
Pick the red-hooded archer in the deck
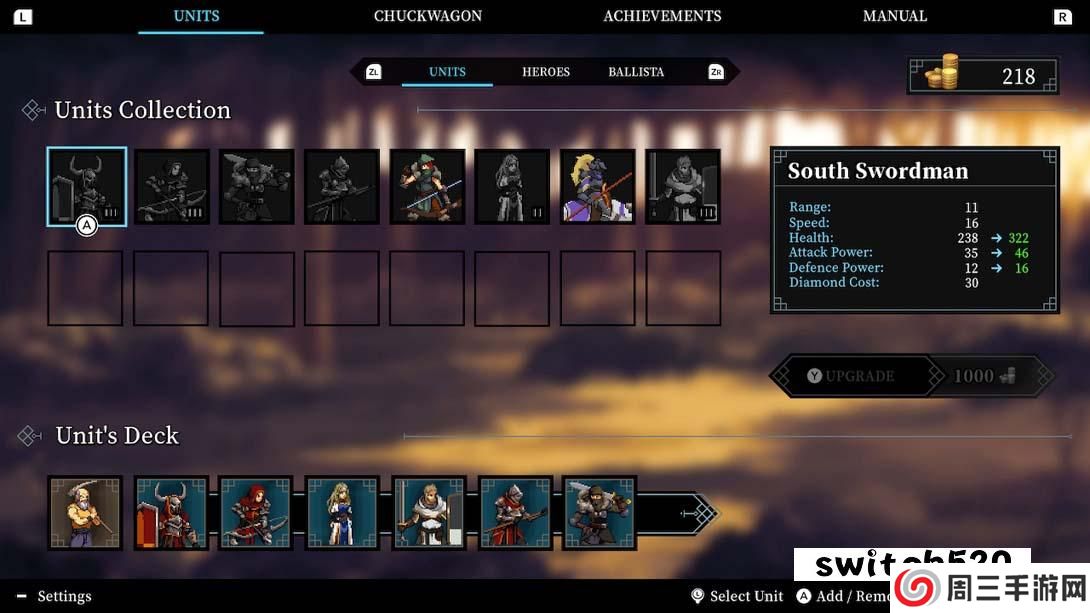point(256,513)
